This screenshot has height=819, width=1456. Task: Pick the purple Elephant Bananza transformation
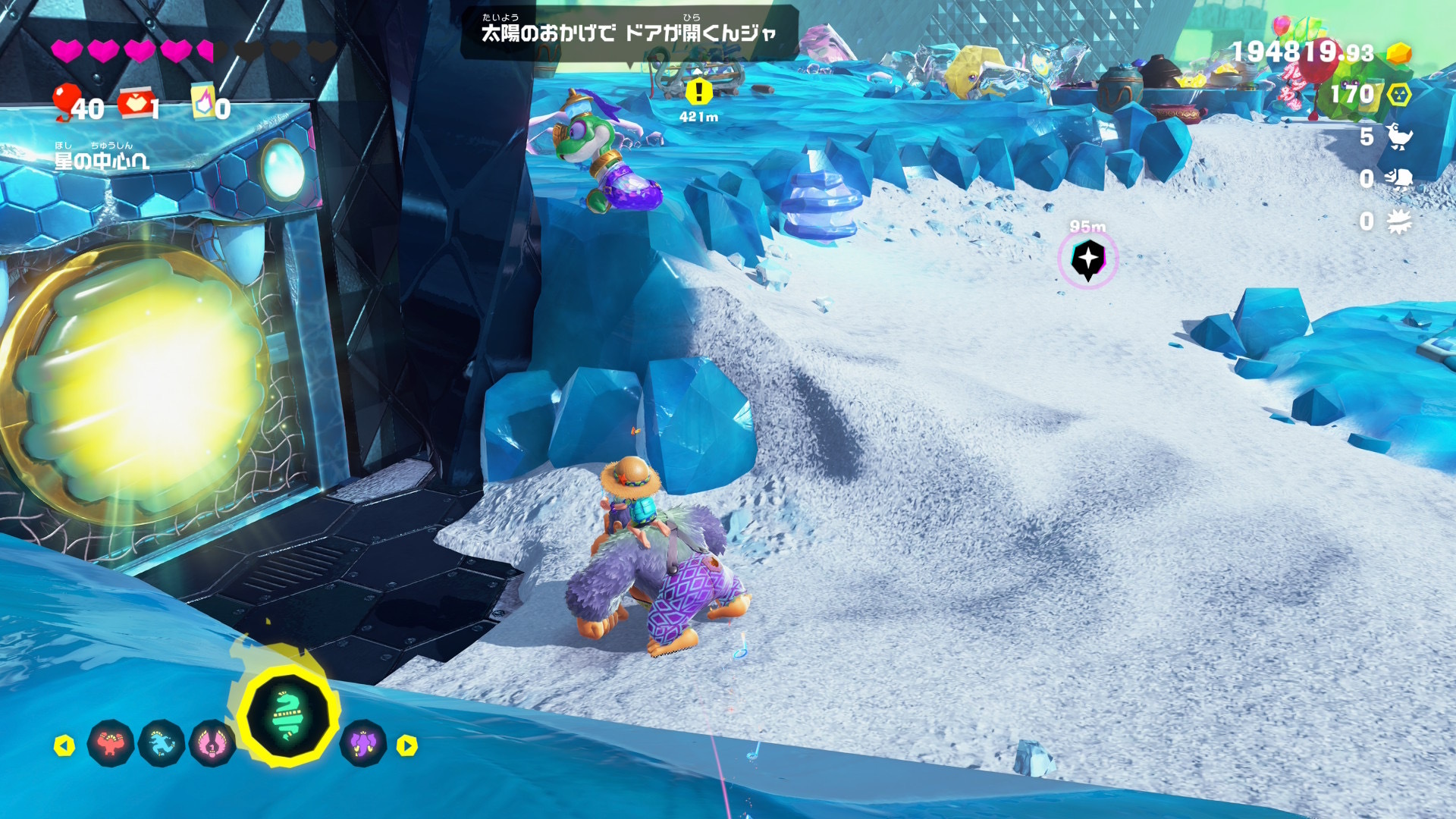pos(363,744)
